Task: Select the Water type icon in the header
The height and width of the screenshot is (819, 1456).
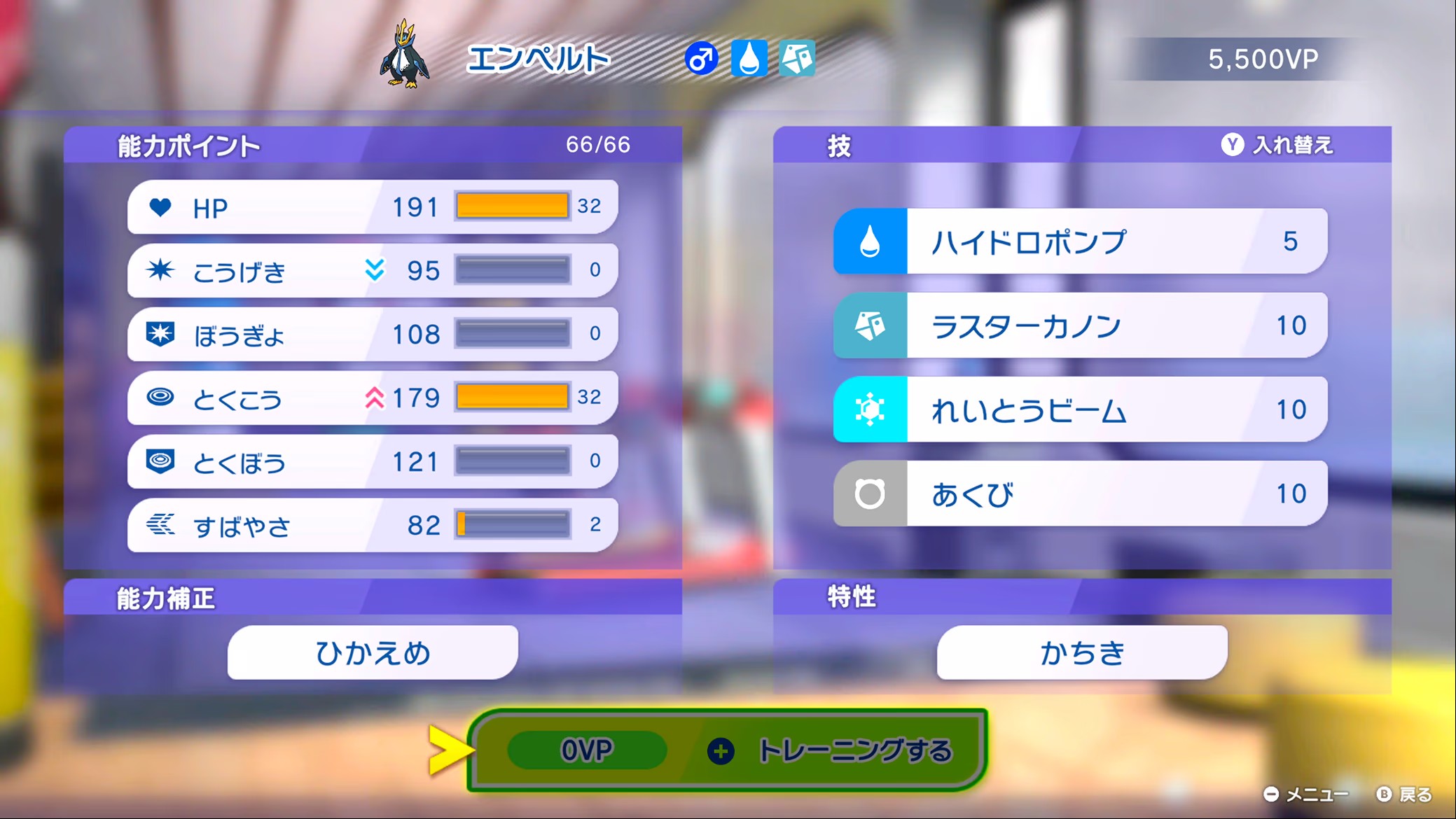Action: (x=749, y=59)
